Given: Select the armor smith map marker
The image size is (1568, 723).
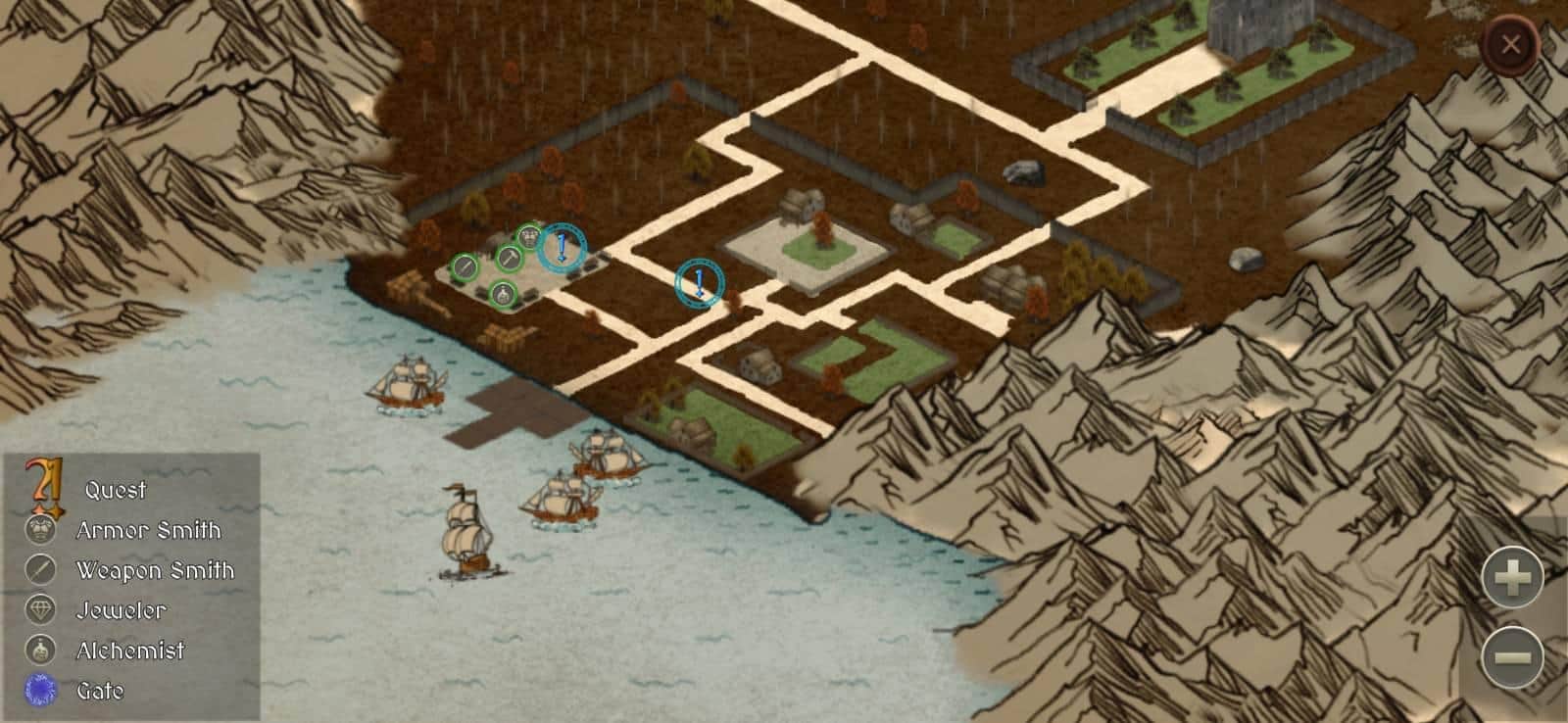Looking at the screenshot, I should [528, 236].
